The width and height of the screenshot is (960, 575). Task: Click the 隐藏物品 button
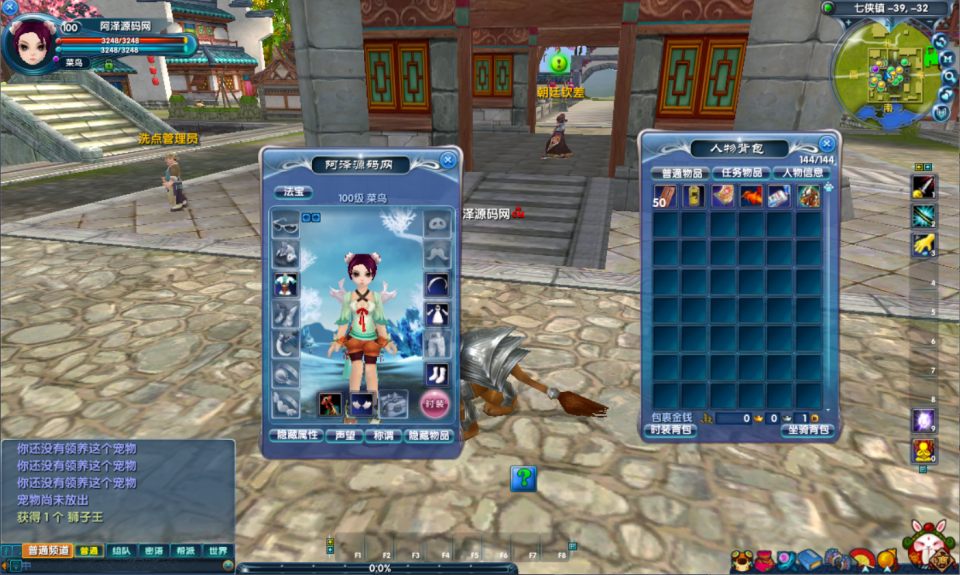[429, 436]
